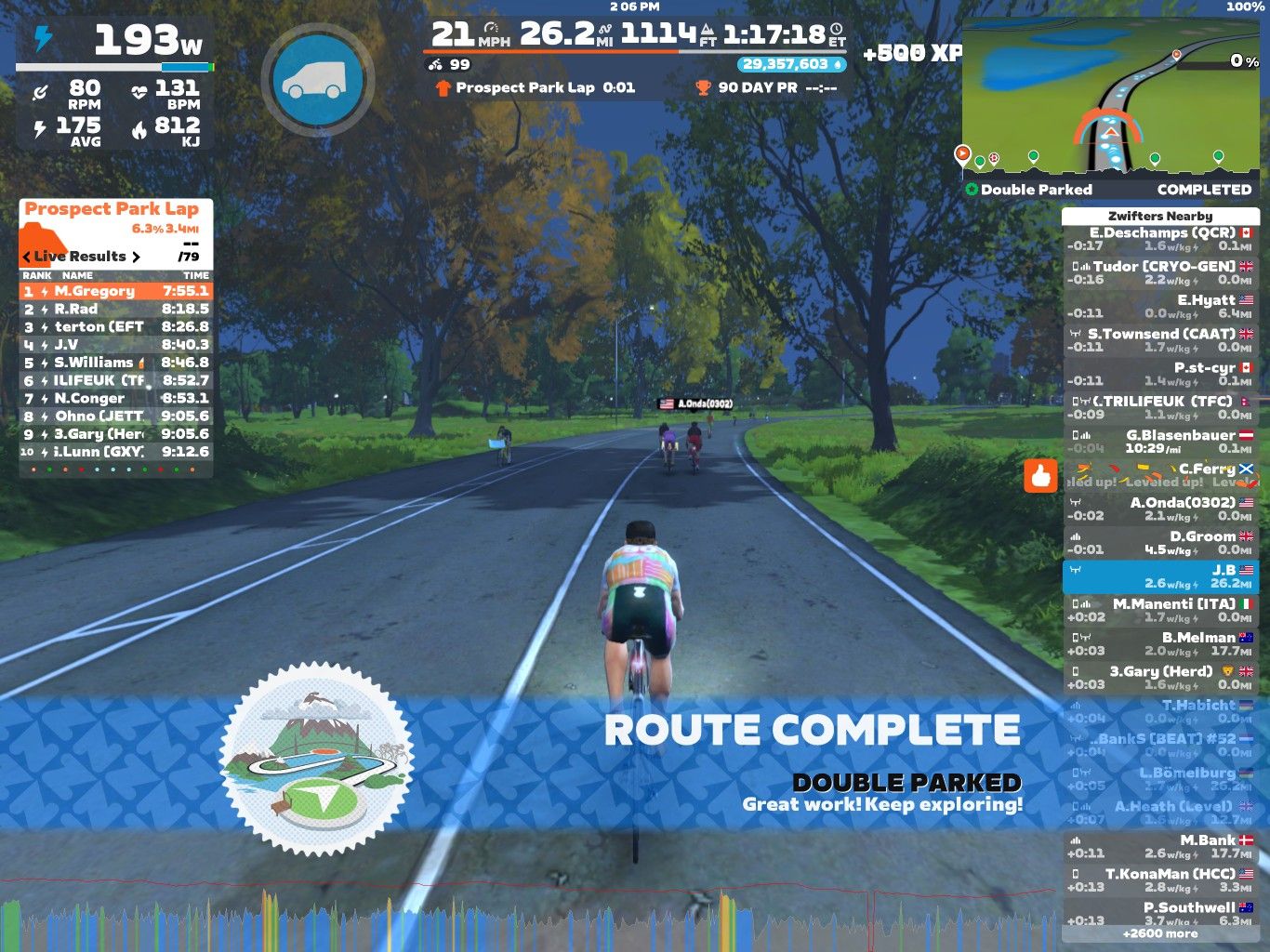Give a thumbs-up with the Ride On icon
The width and height of the screenshot is (1270, 952).
(1041, 477)
